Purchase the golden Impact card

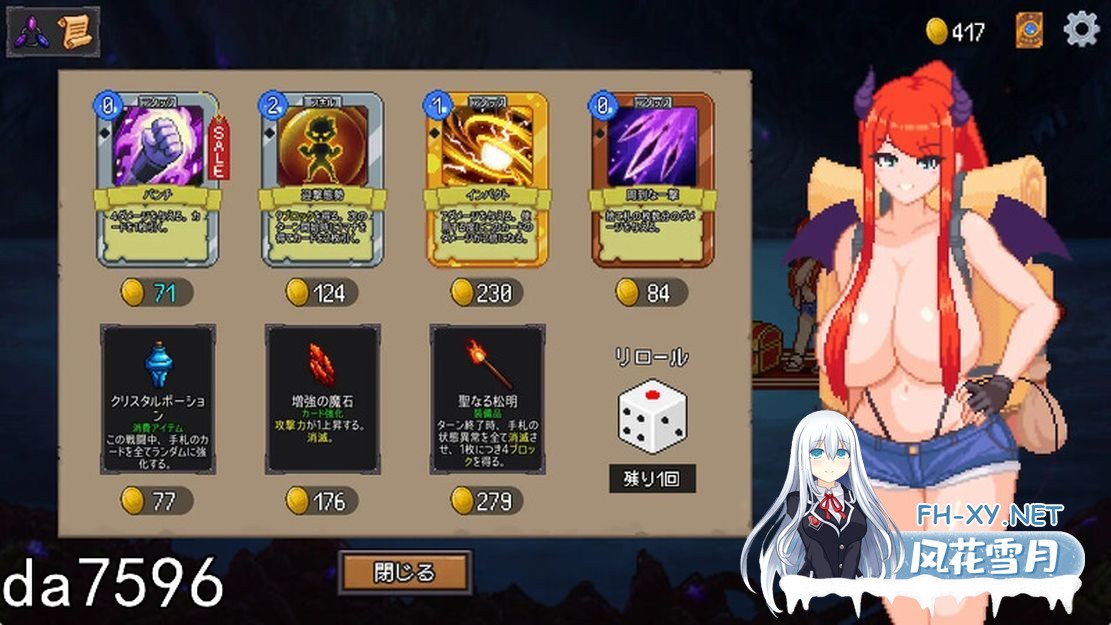(x=487, y=180)
